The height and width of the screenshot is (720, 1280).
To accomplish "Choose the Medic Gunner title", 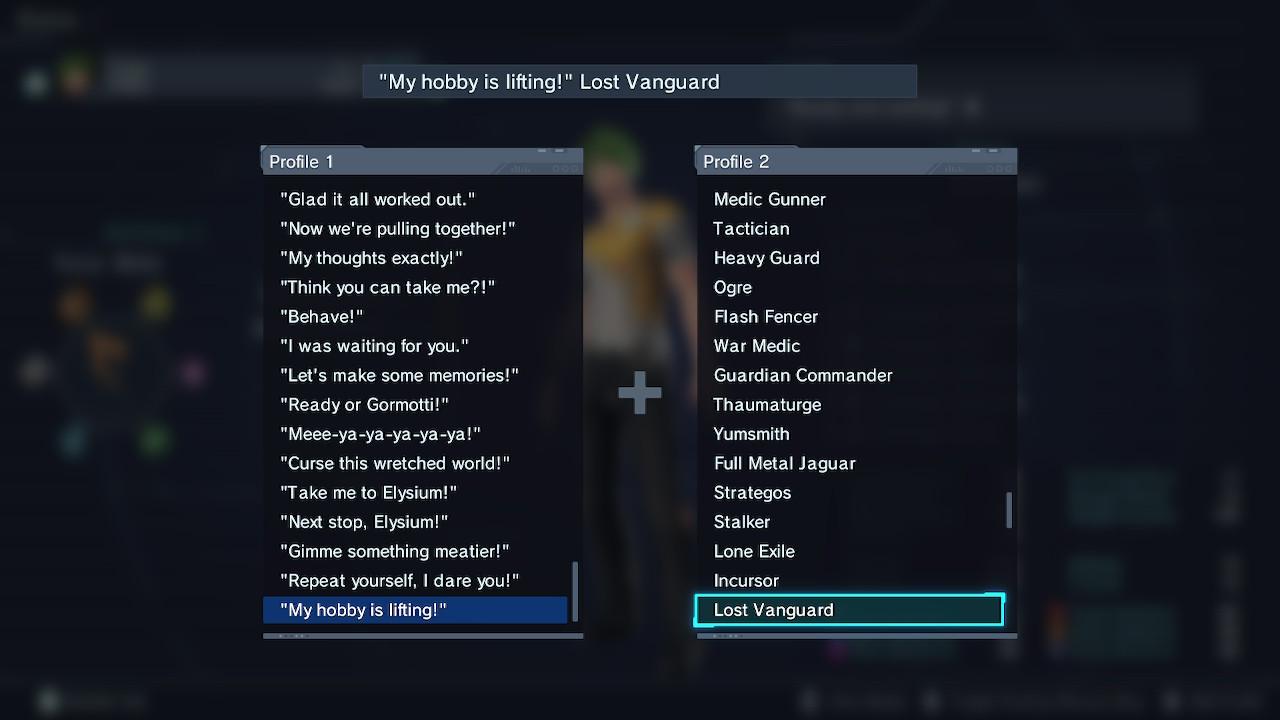I will 769,199.
